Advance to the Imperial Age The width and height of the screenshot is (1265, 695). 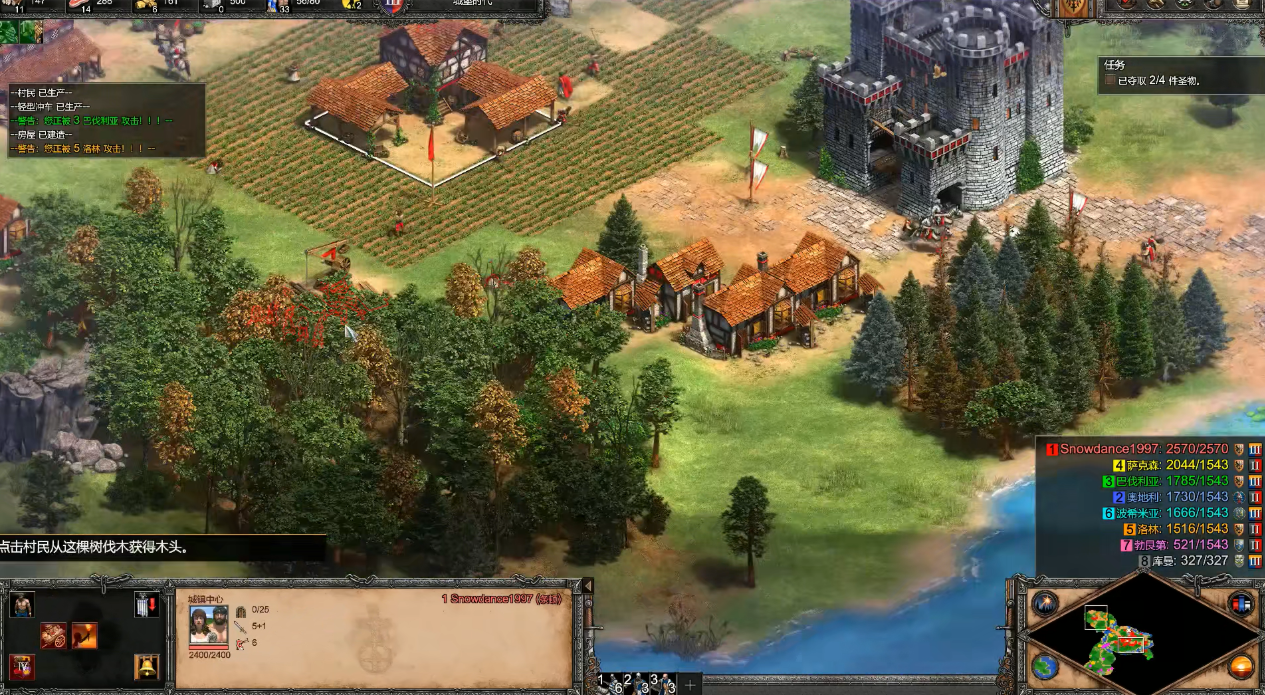21,667
